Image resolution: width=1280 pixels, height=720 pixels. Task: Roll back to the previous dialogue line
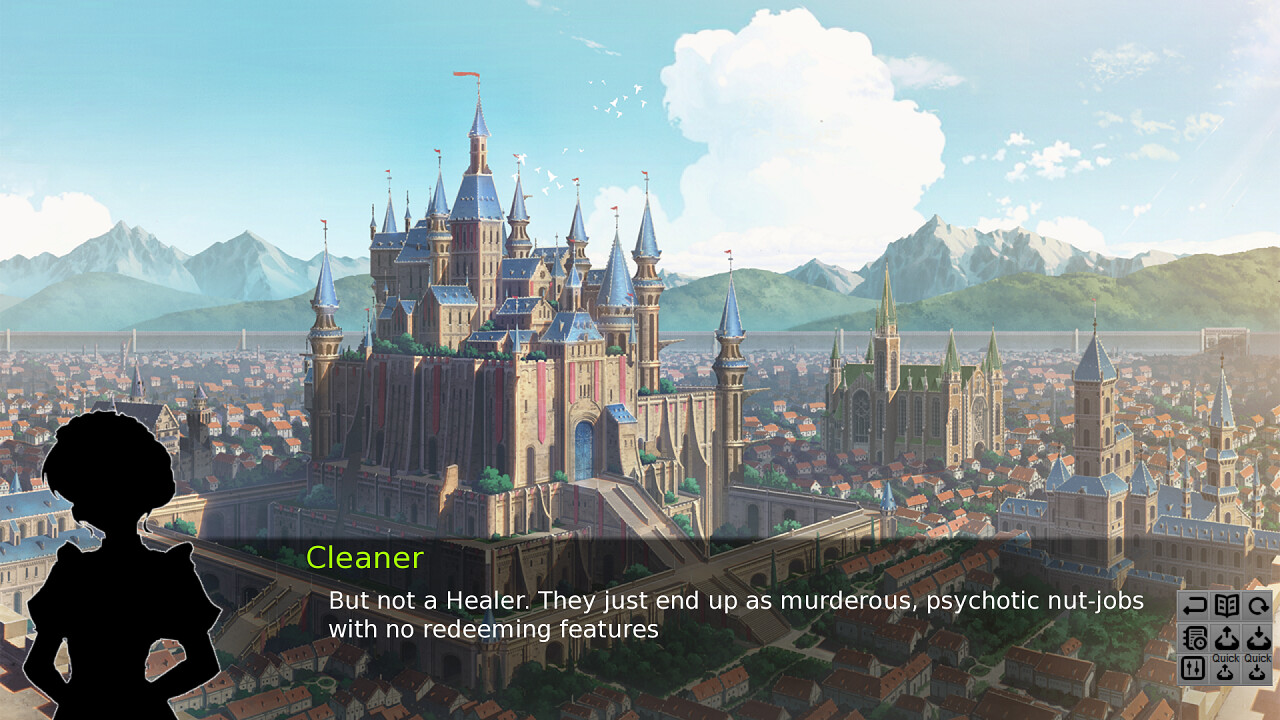pyautogui.click(x=1195, y=605)
